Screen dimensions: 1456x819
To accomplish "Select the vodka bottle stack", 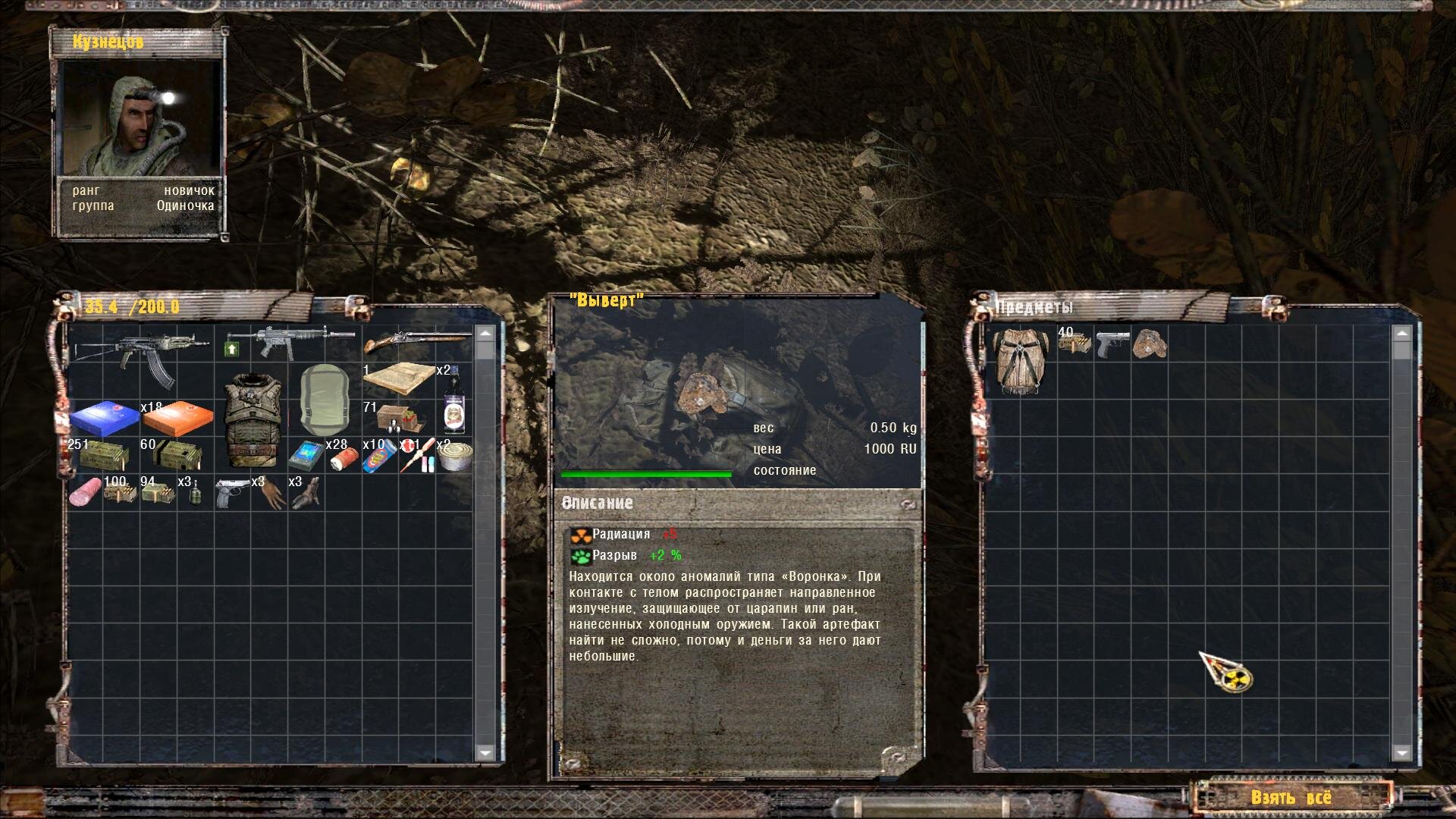I will [453, 402].
